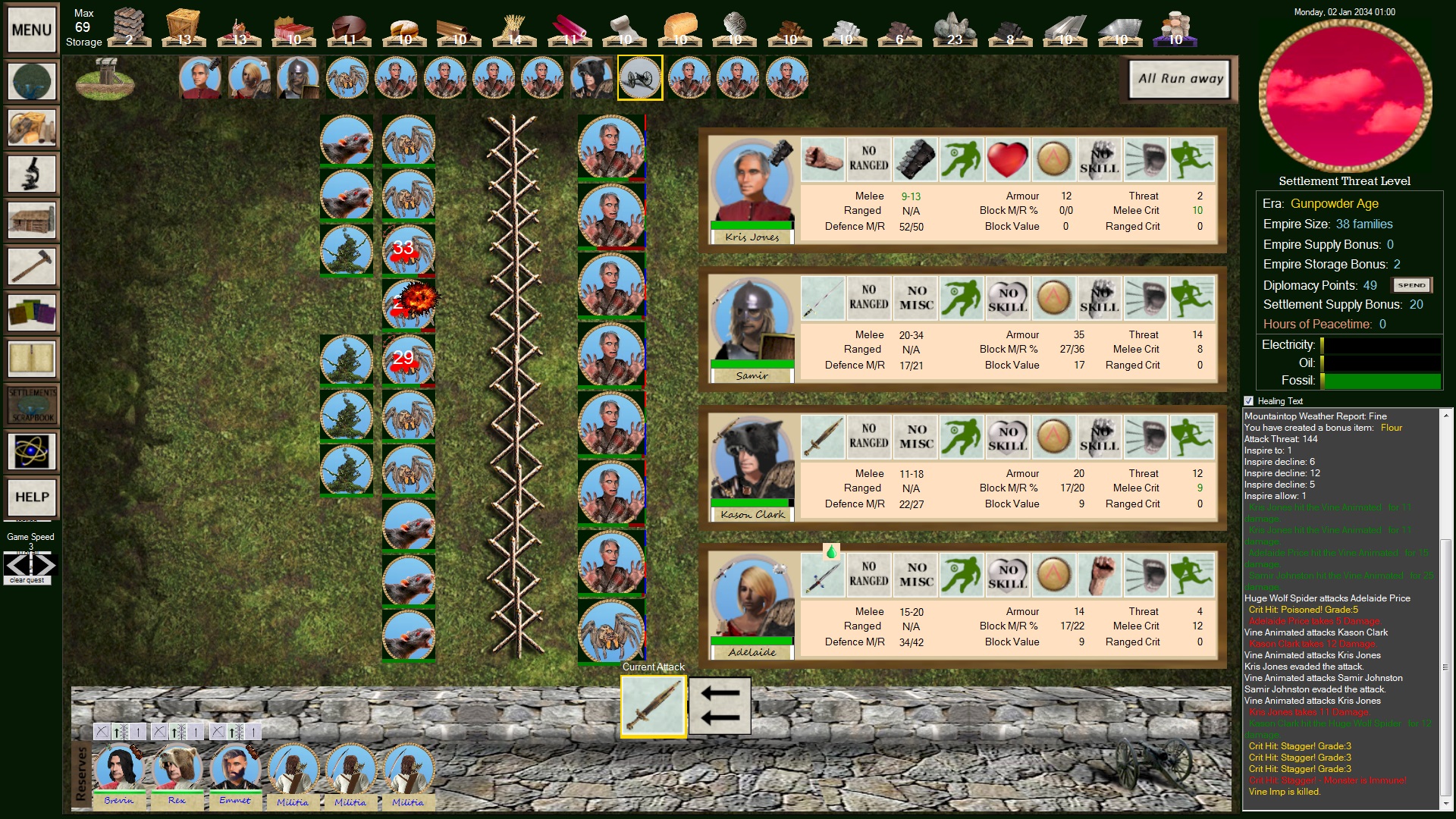
Task: Select the hammer crafting icon
Action: tap(31, 266)
